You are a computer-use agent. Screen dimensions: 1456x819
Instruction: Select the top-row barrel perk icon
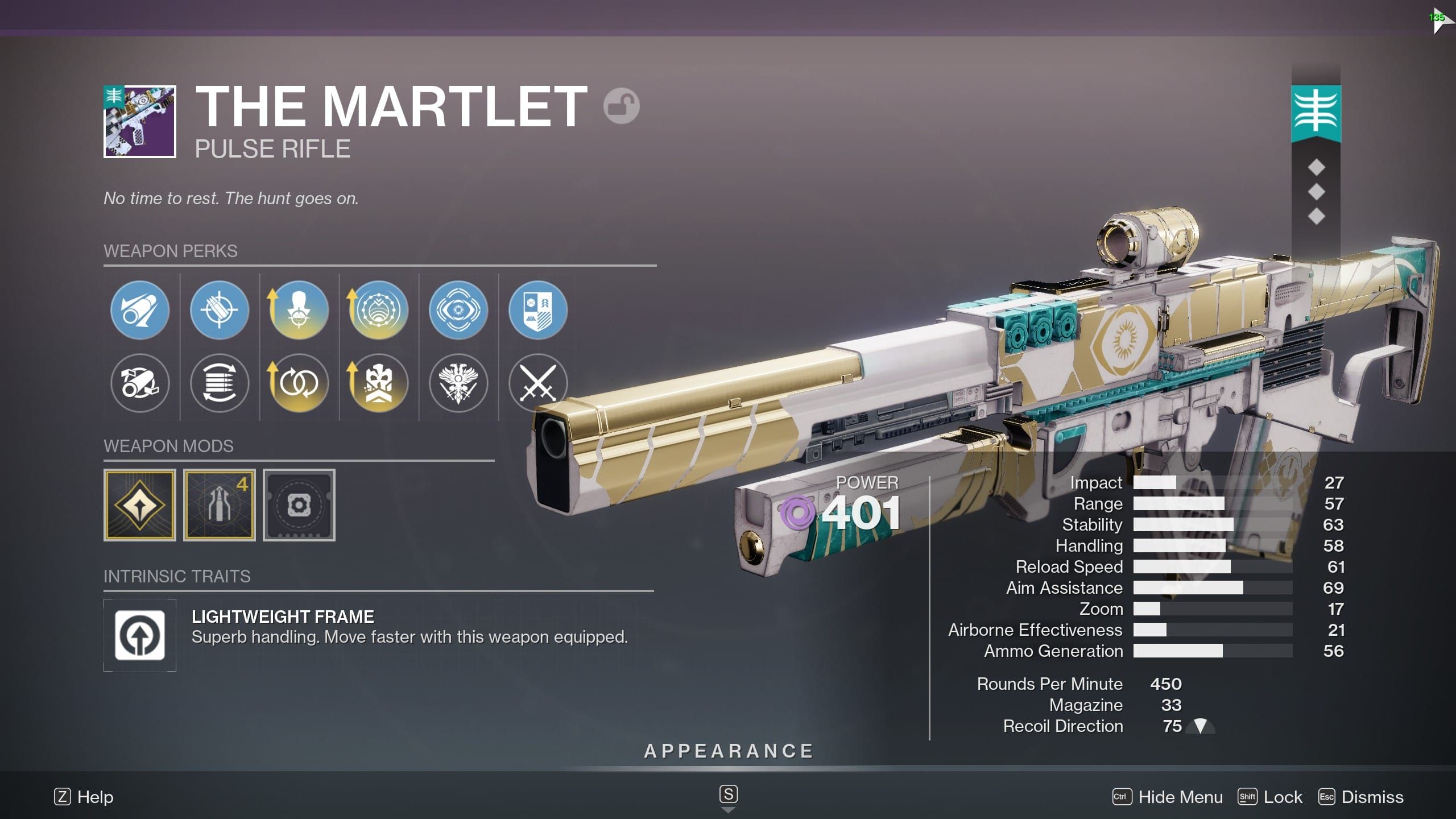click(x=140, y=310)
